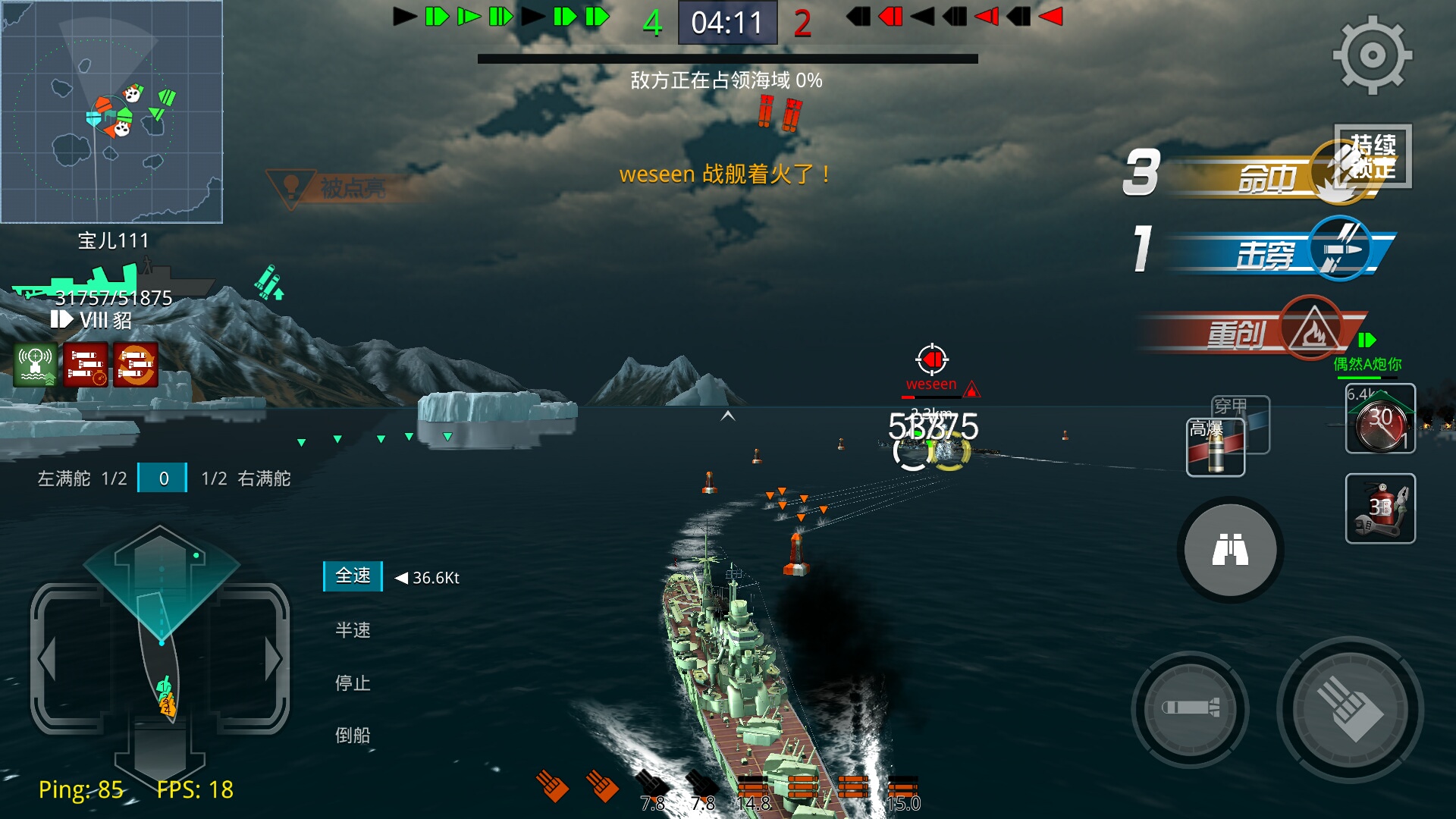This screenshot has width=1456, height=819.
Task: Open the binoculars zoom view
Action: (x=1229, y=550)
